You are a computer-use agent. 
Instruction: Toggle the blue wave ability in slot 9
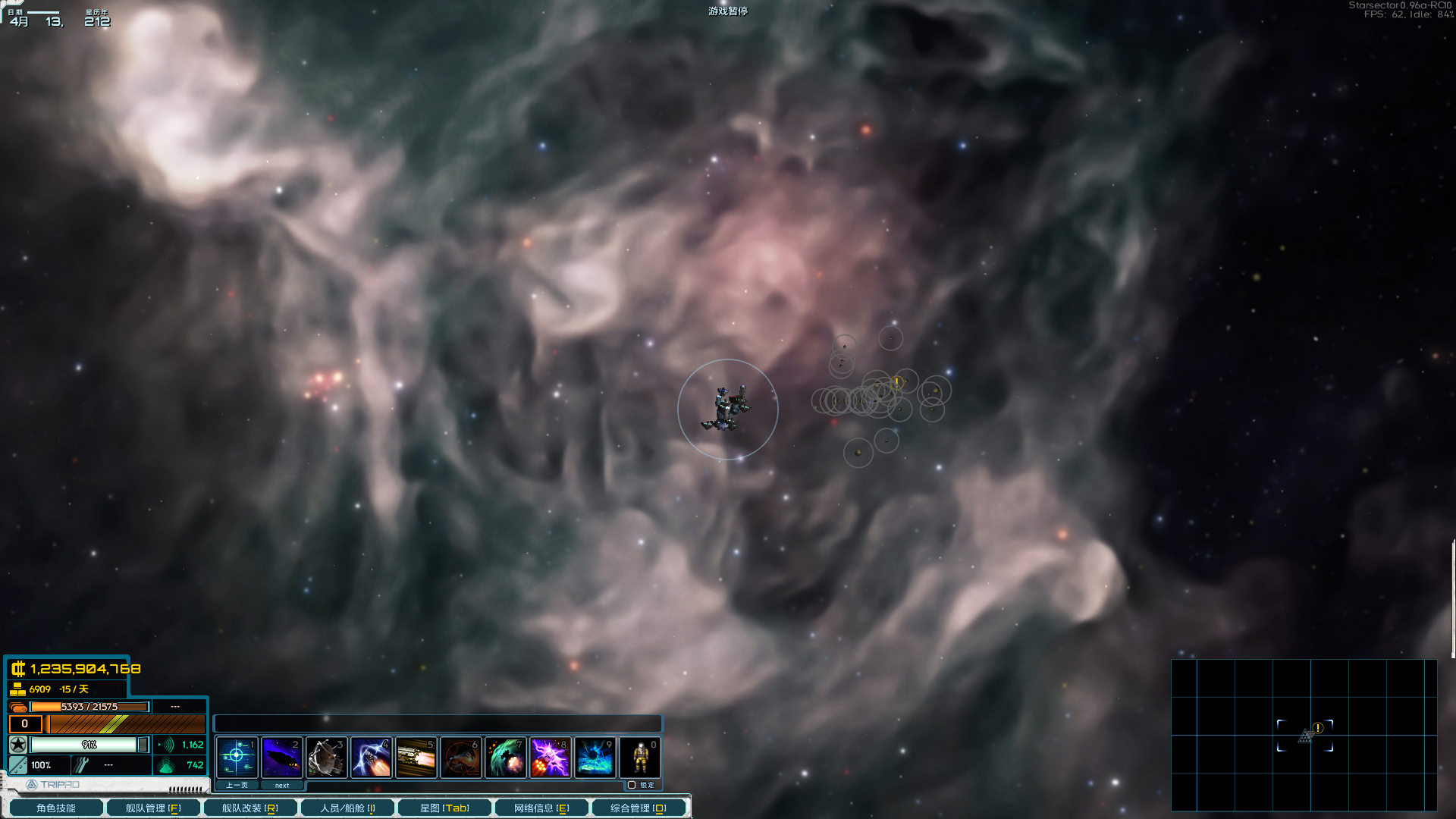(595, 756)
